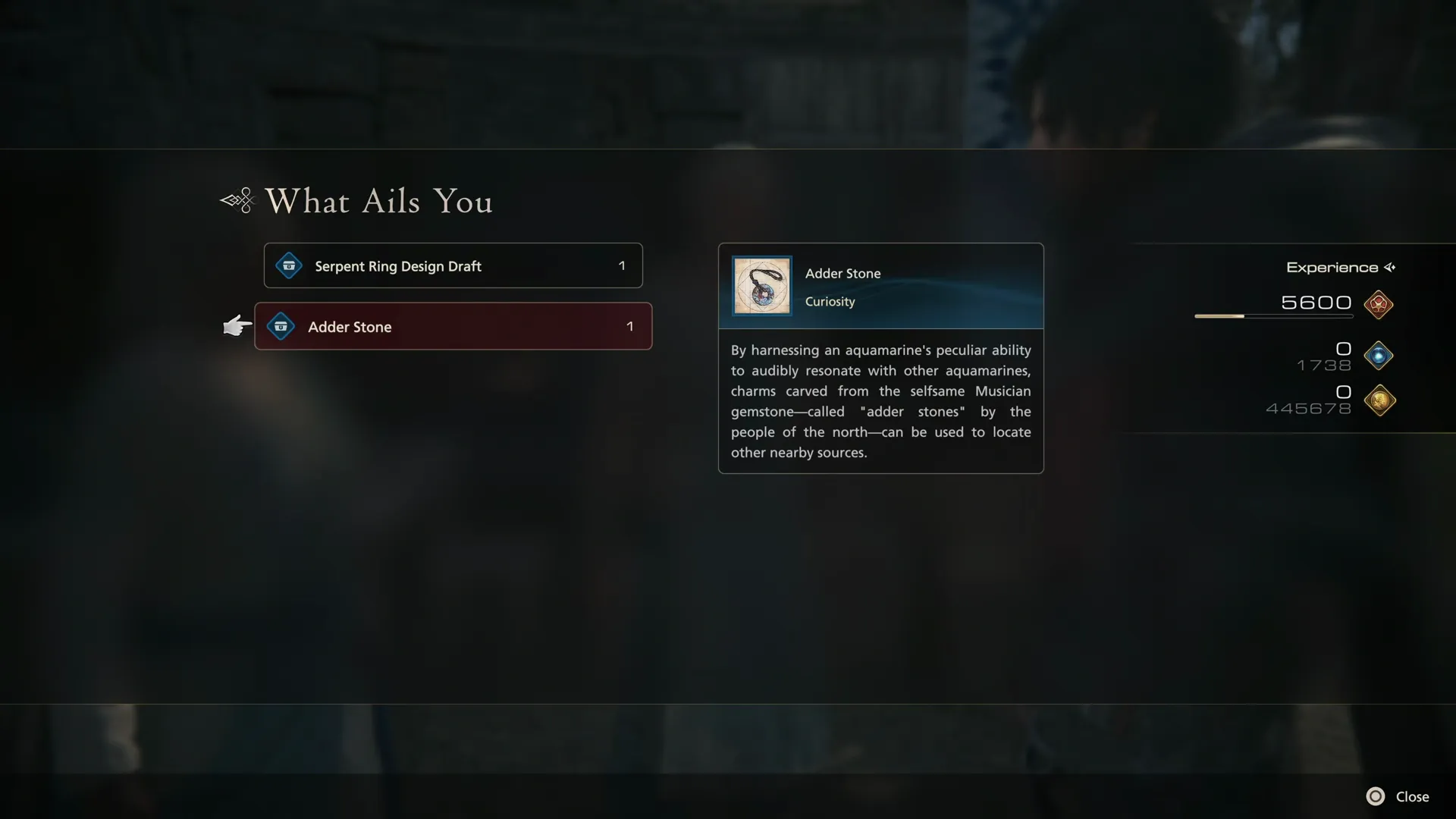Viewport: 1456px width, 819px height.
Task: Toggle selection on the Serpent Ring Design Draft row
Action: (453, 265)
